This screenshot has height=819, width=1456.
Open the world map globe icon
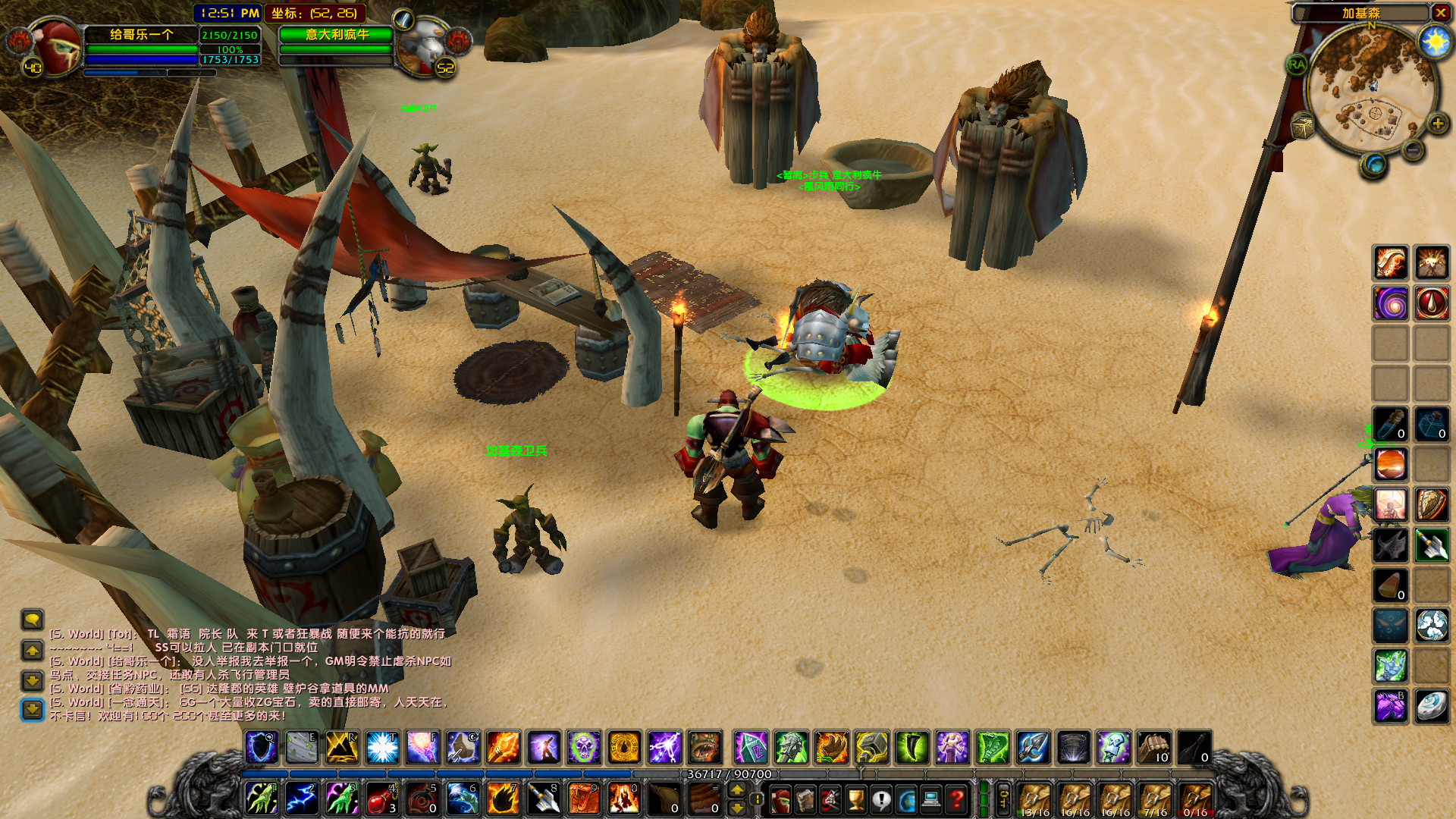pyautogui.click(x=907, y=799)
